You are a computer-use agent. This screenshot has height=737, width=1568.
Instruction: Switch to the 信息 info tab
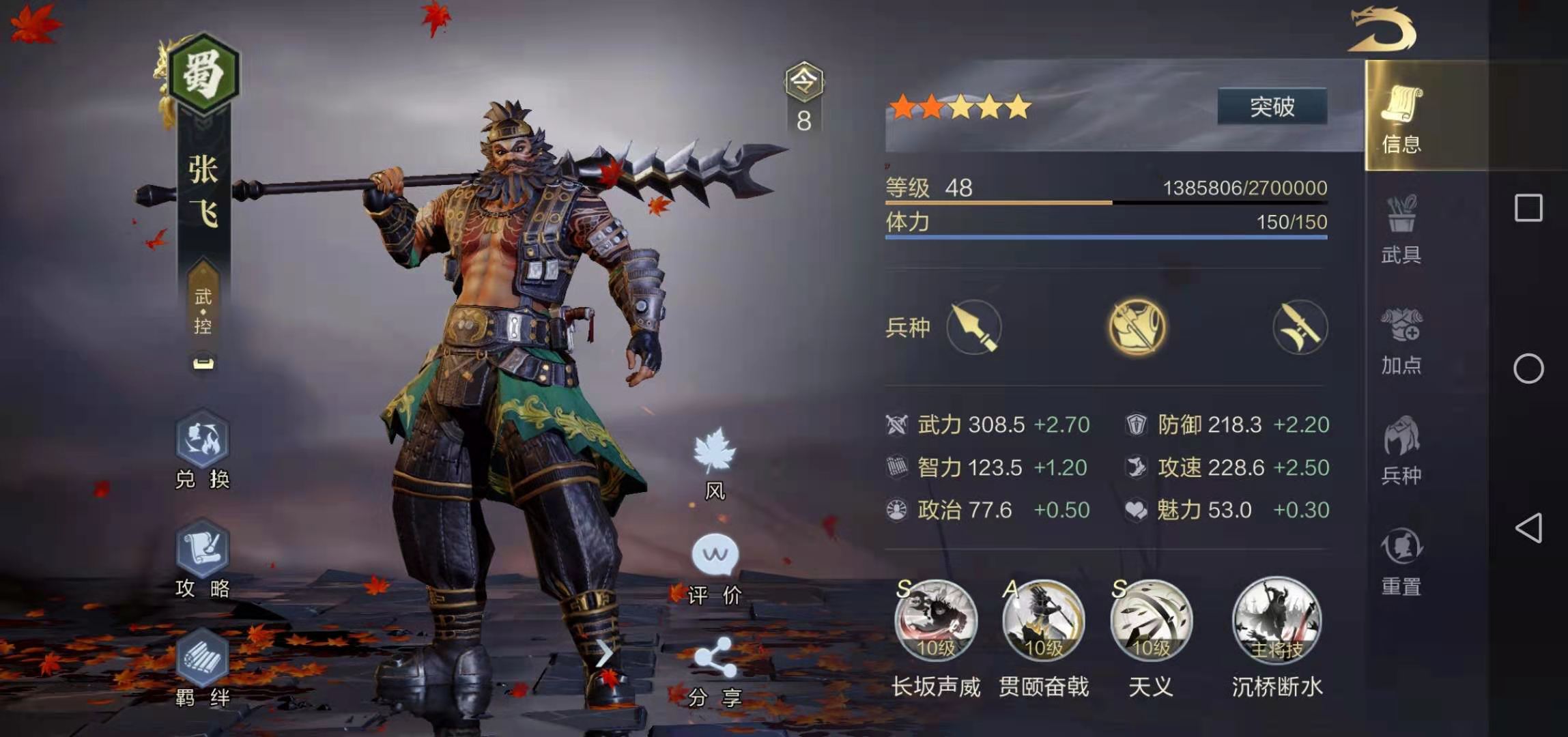tap(1401, 117)
